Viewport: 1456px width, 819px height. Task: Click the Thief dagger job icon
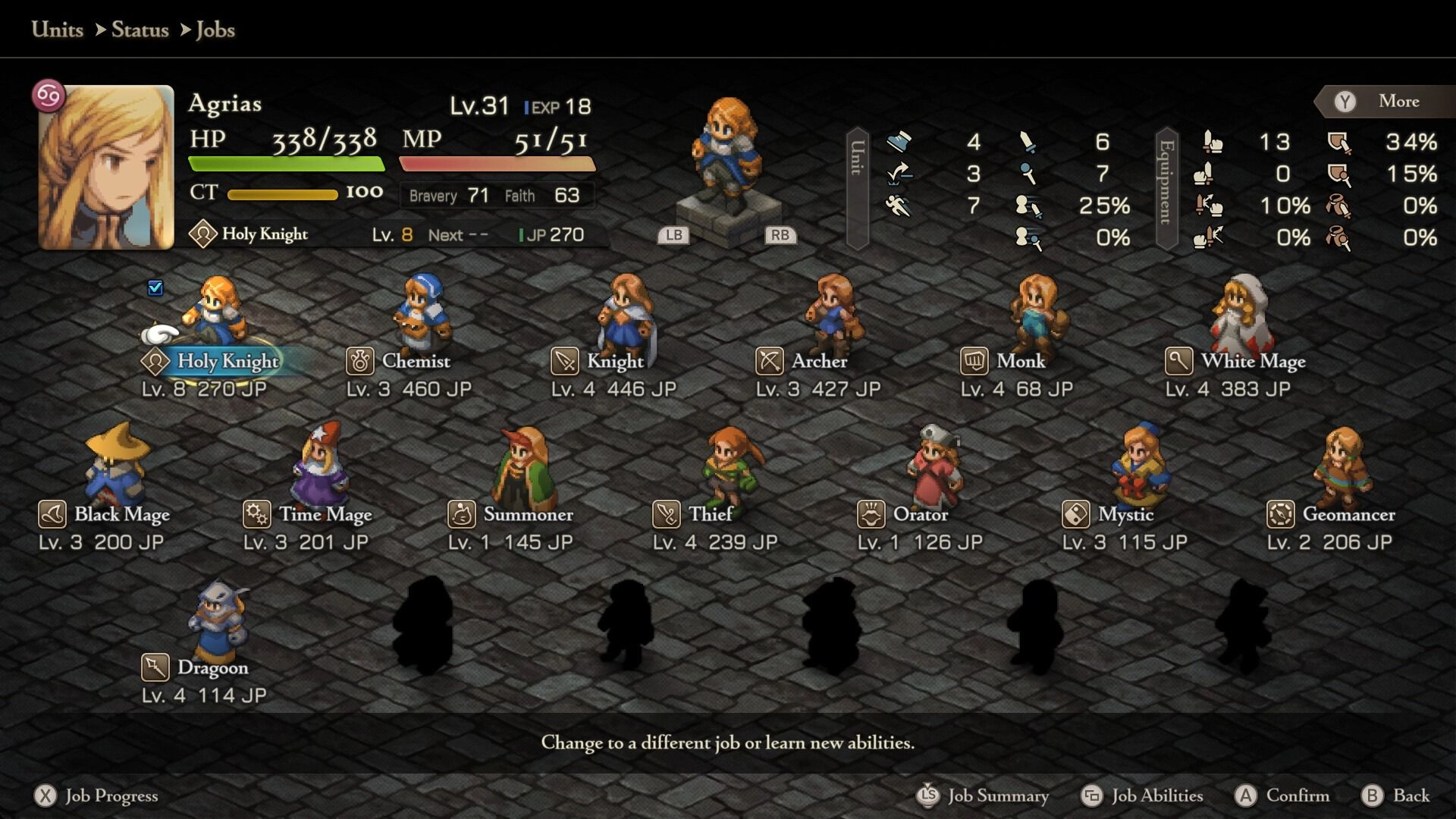[x=665, y=515]
